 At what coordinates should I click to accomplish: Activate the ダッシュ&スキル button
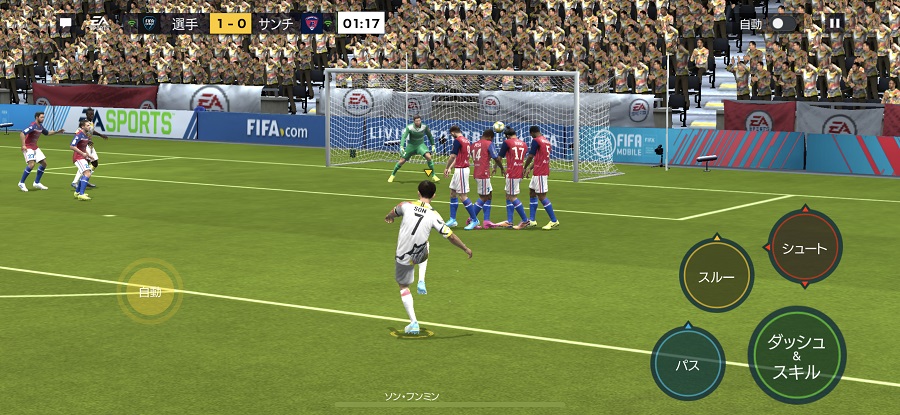[x=796, y=355]
